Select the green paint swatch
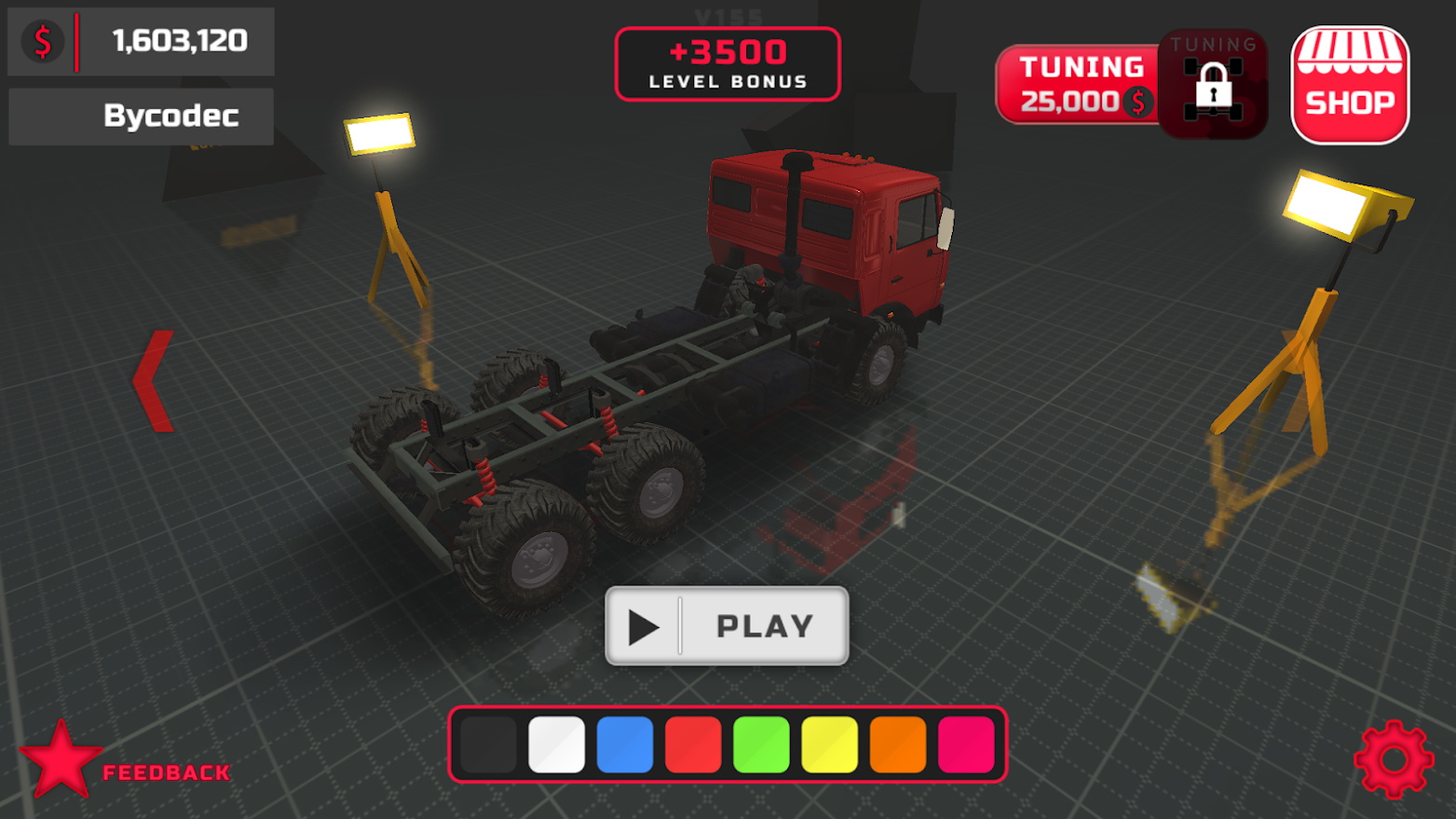1456x819 pixels. [762, 744]
